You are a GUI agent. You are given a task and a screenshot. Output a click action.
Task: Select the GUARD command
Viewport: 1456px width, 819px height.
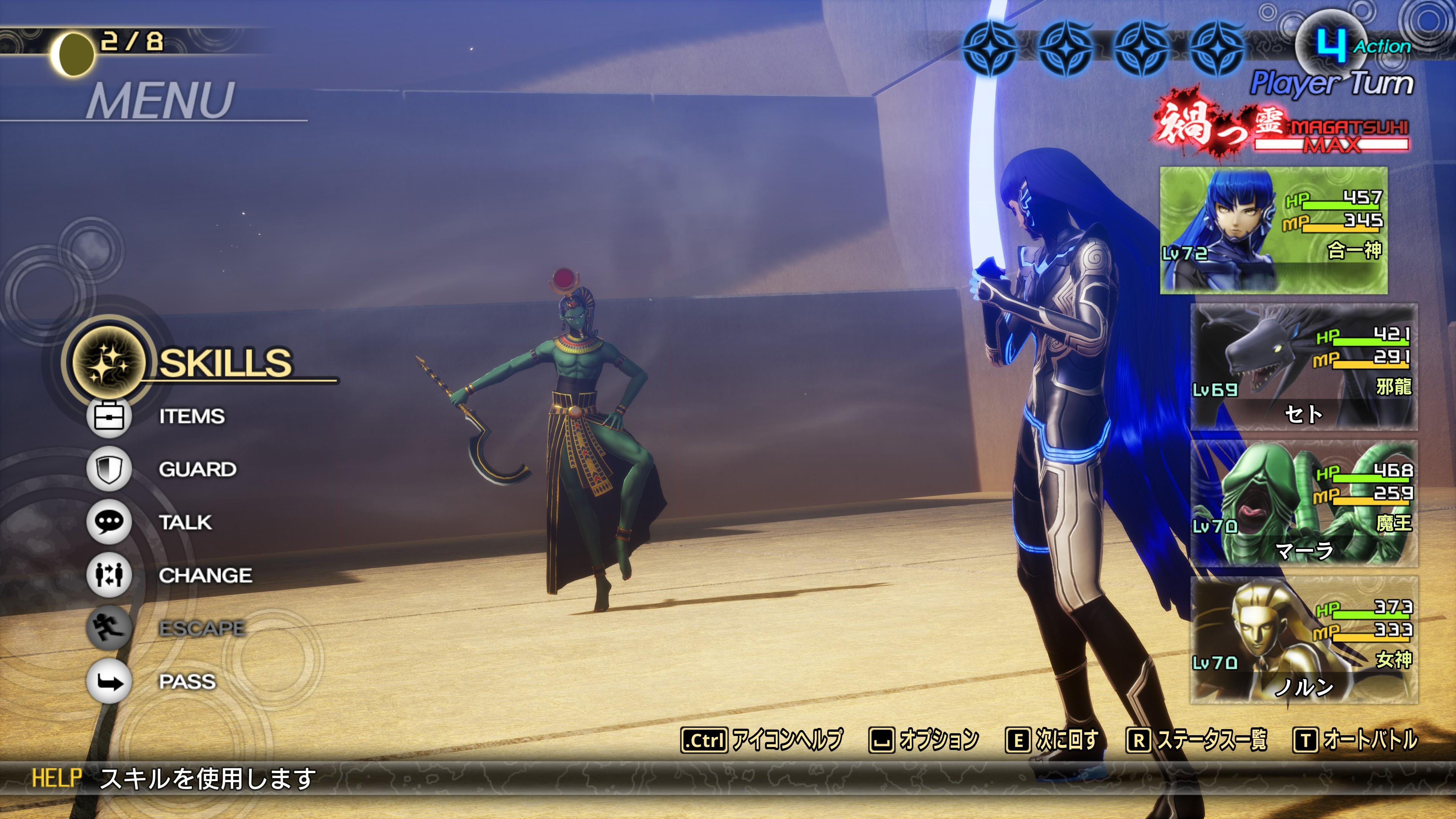pyautogui.click(x=197, y=469)
